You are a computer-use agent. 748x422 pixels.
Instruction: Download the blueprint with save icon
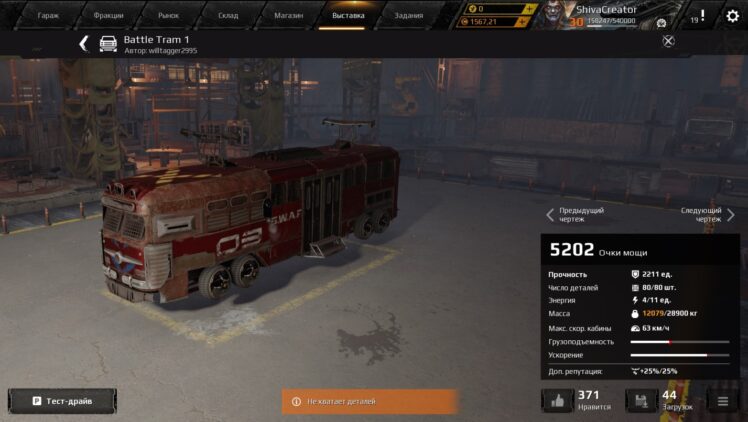(x=641, y=401)
